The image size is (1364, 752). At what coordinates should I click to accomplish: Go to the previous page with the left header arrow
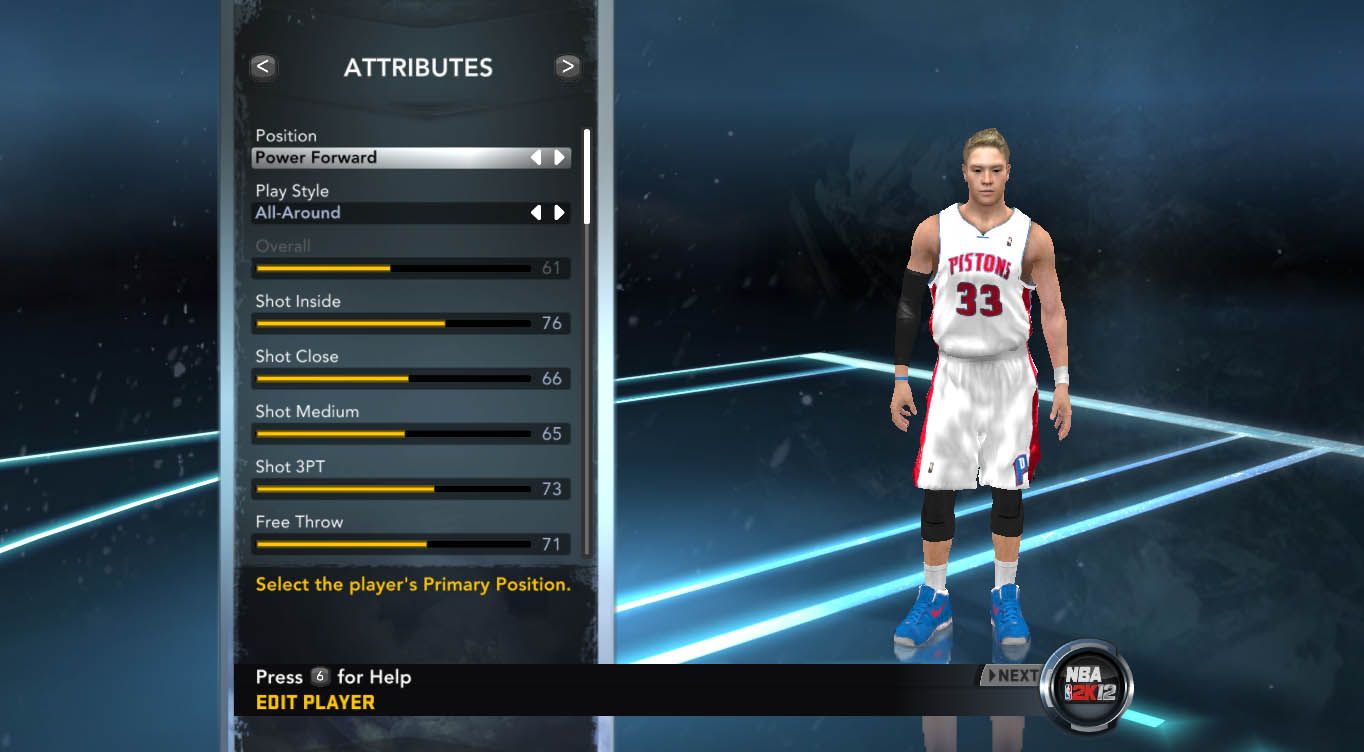coord(263,67)
